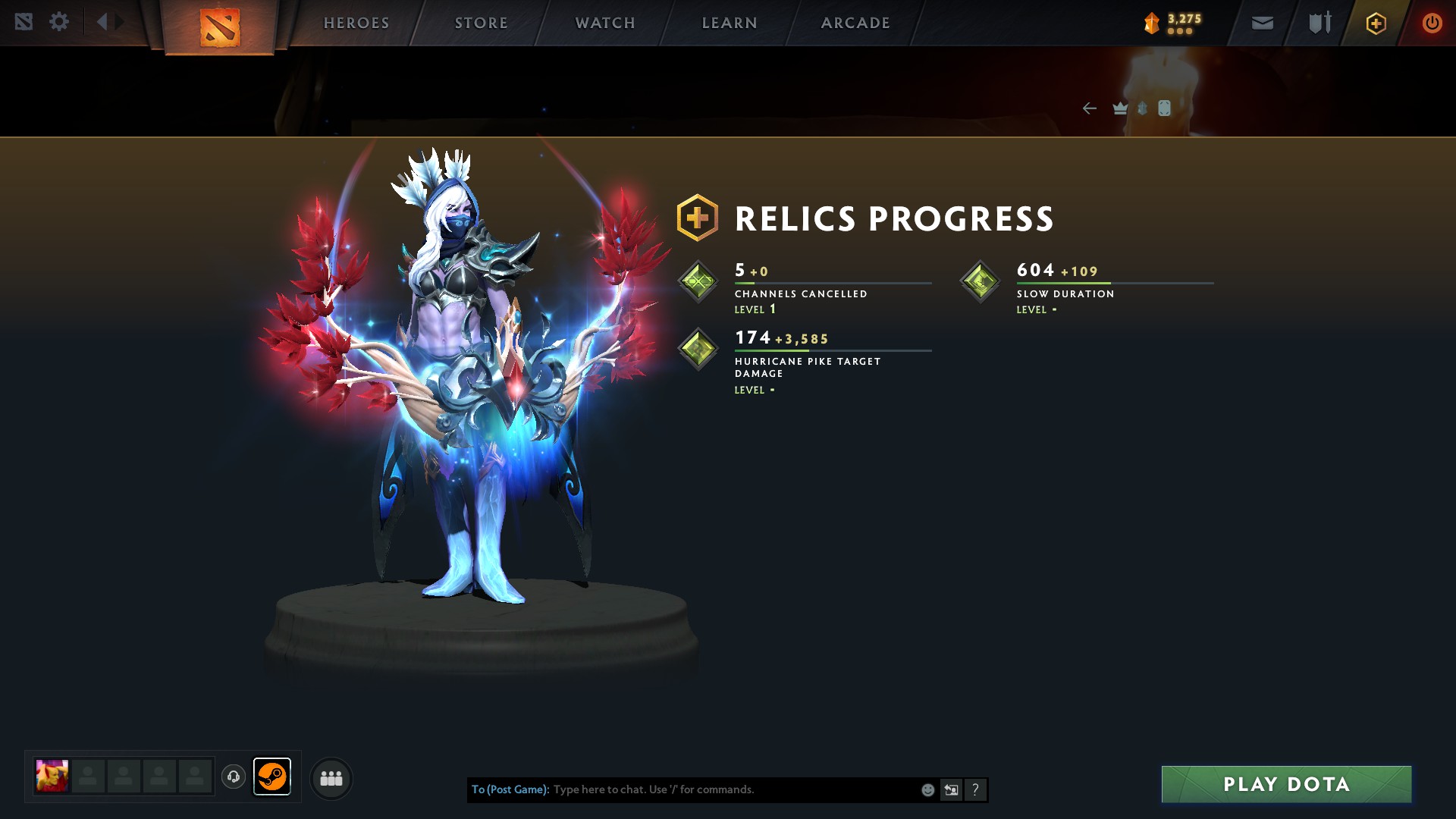The width and height of the screenshot is (1456, 819).
Task: Click the Post Game chat input field
Action: (720, 789)
